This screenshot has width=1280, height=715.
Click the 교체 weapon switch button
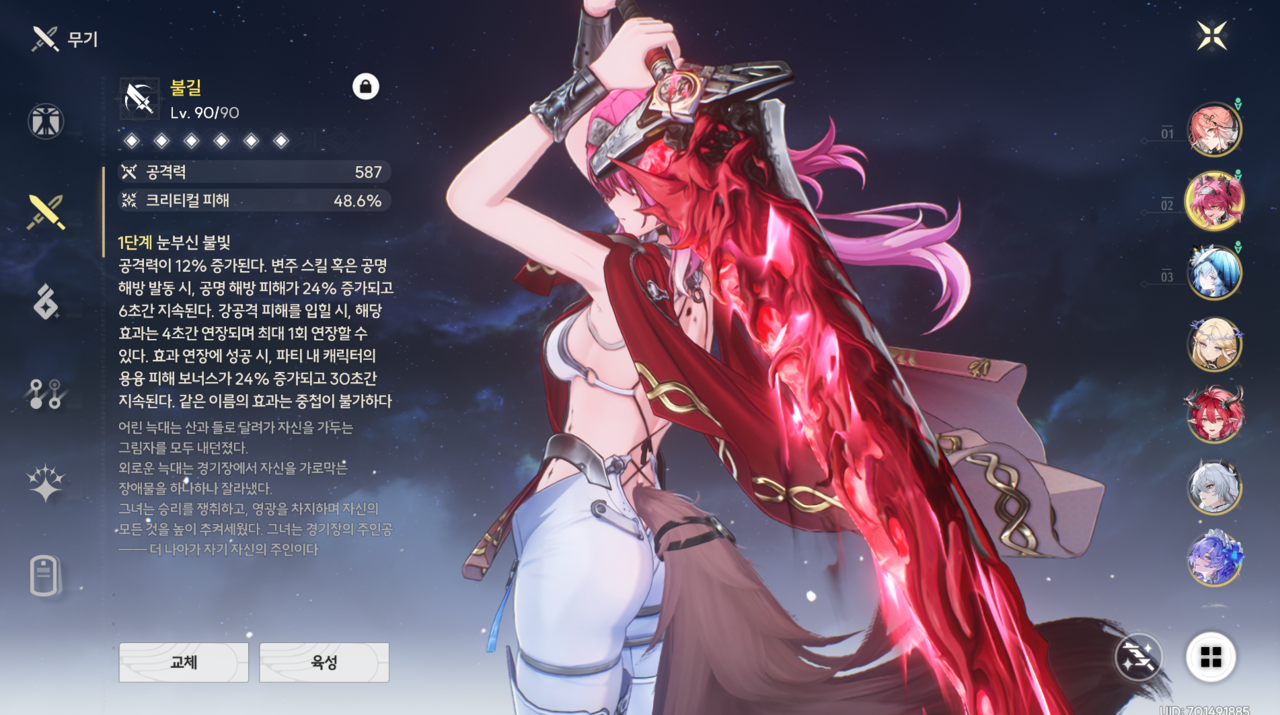tap(184, 662)
